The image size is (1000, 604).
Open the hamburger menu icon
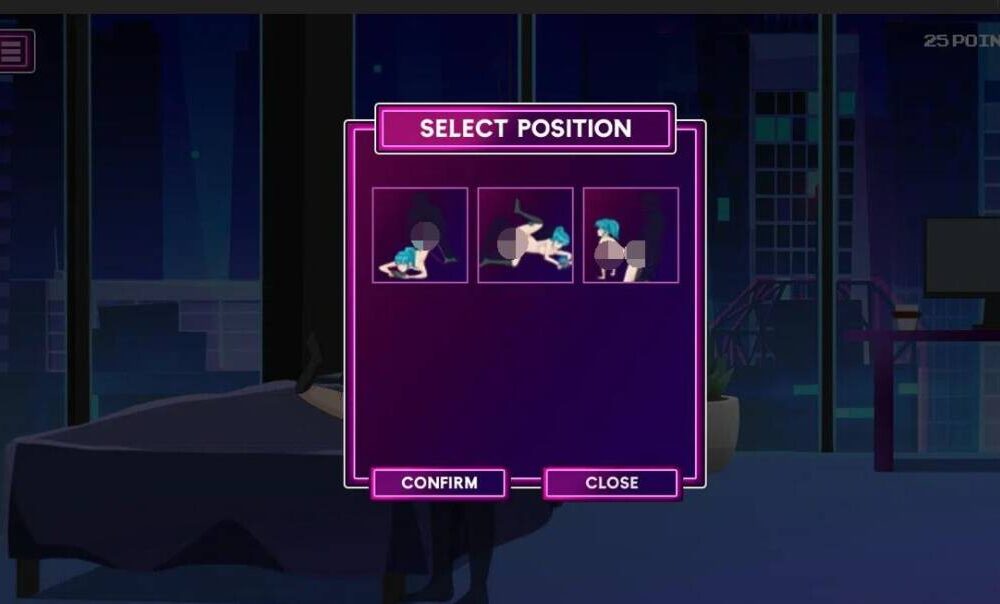pos(14,51)
